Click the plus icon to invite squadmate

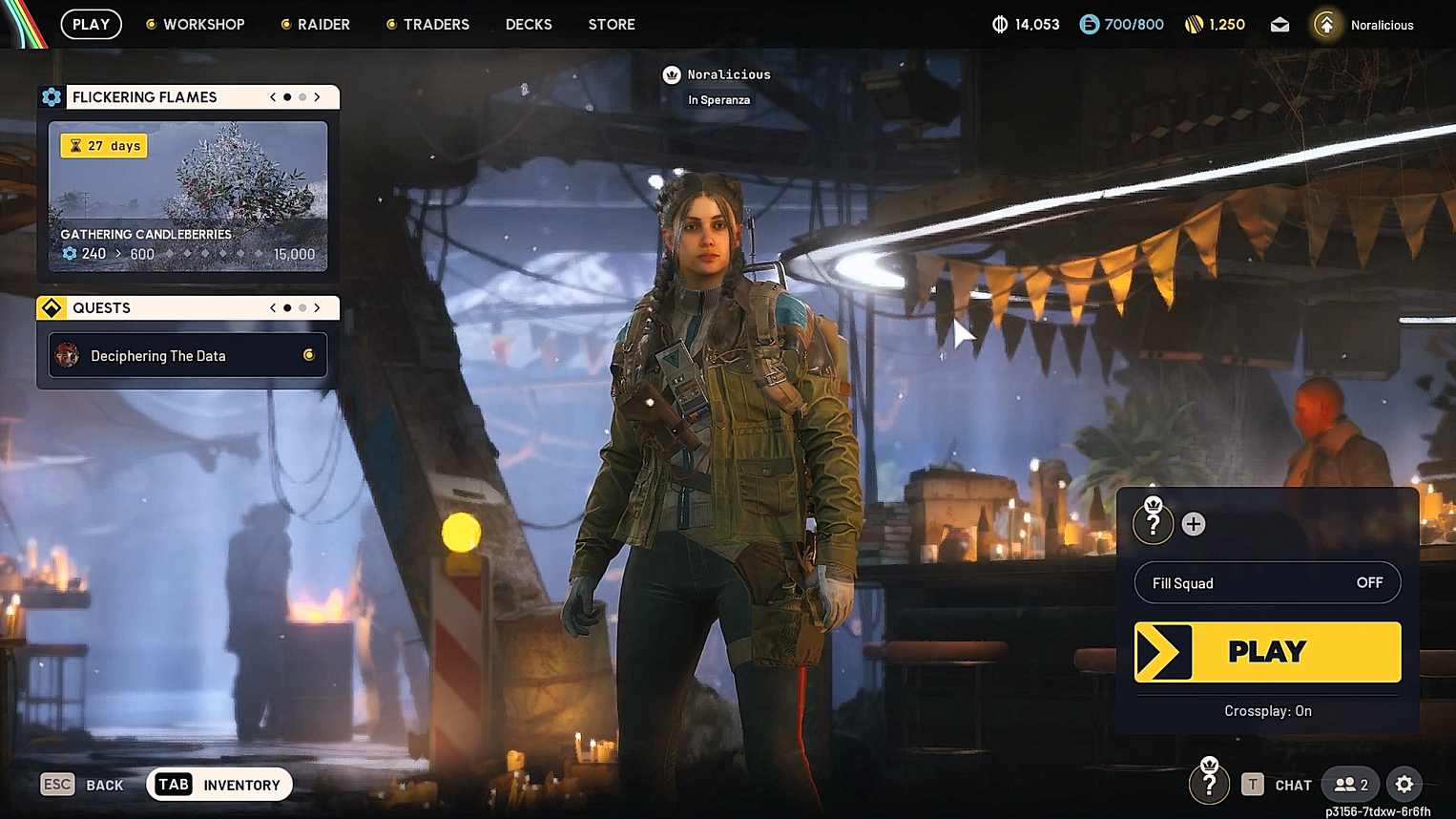click(1194, 523)
